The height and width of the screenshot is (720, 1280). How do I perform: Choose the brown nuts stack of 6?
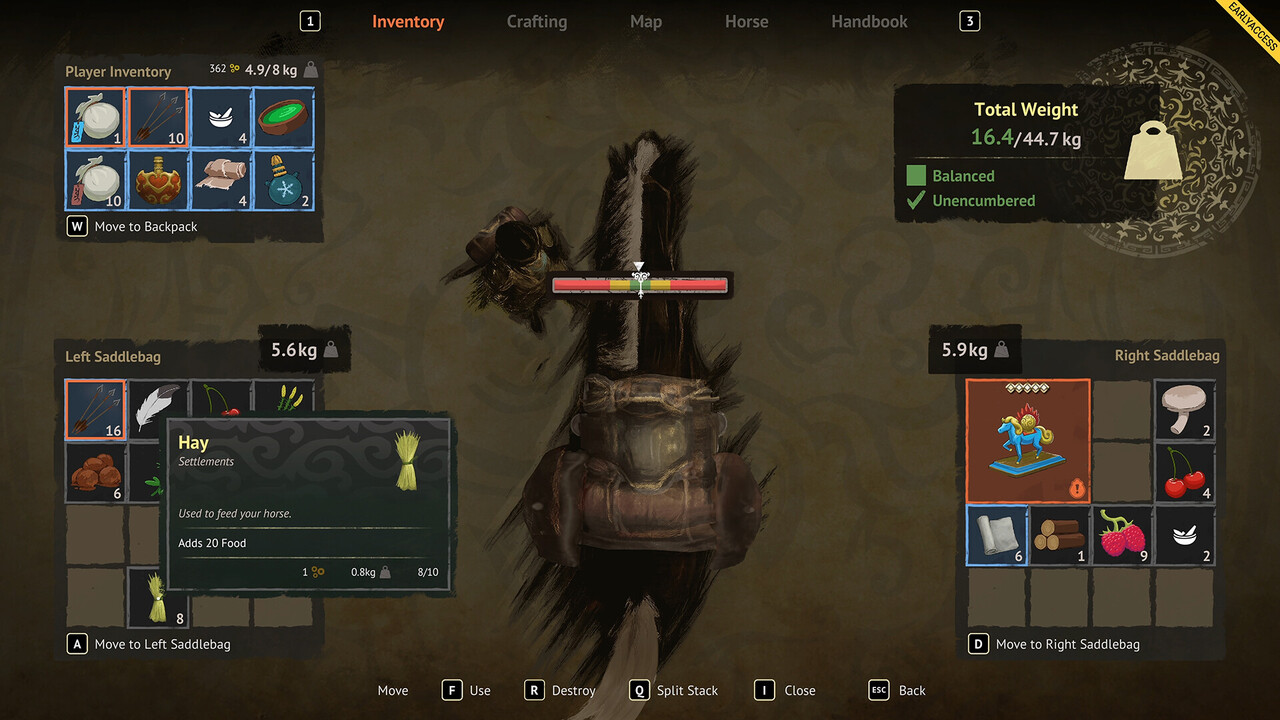pos(96,472)
